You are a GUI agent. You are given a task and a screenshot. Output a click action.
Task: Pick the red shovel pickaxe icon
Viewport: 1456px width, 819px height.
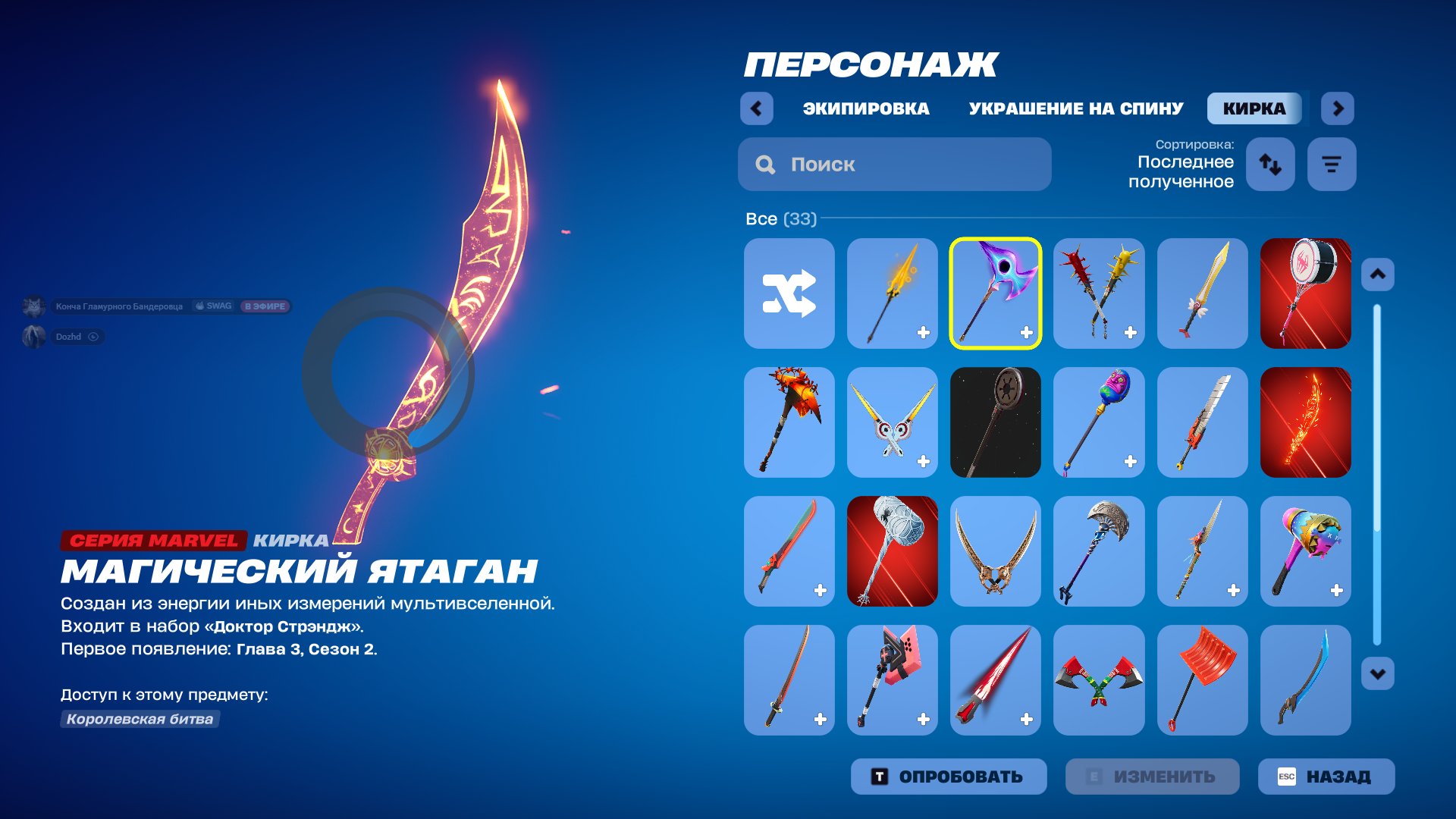tap(1202, 680)
